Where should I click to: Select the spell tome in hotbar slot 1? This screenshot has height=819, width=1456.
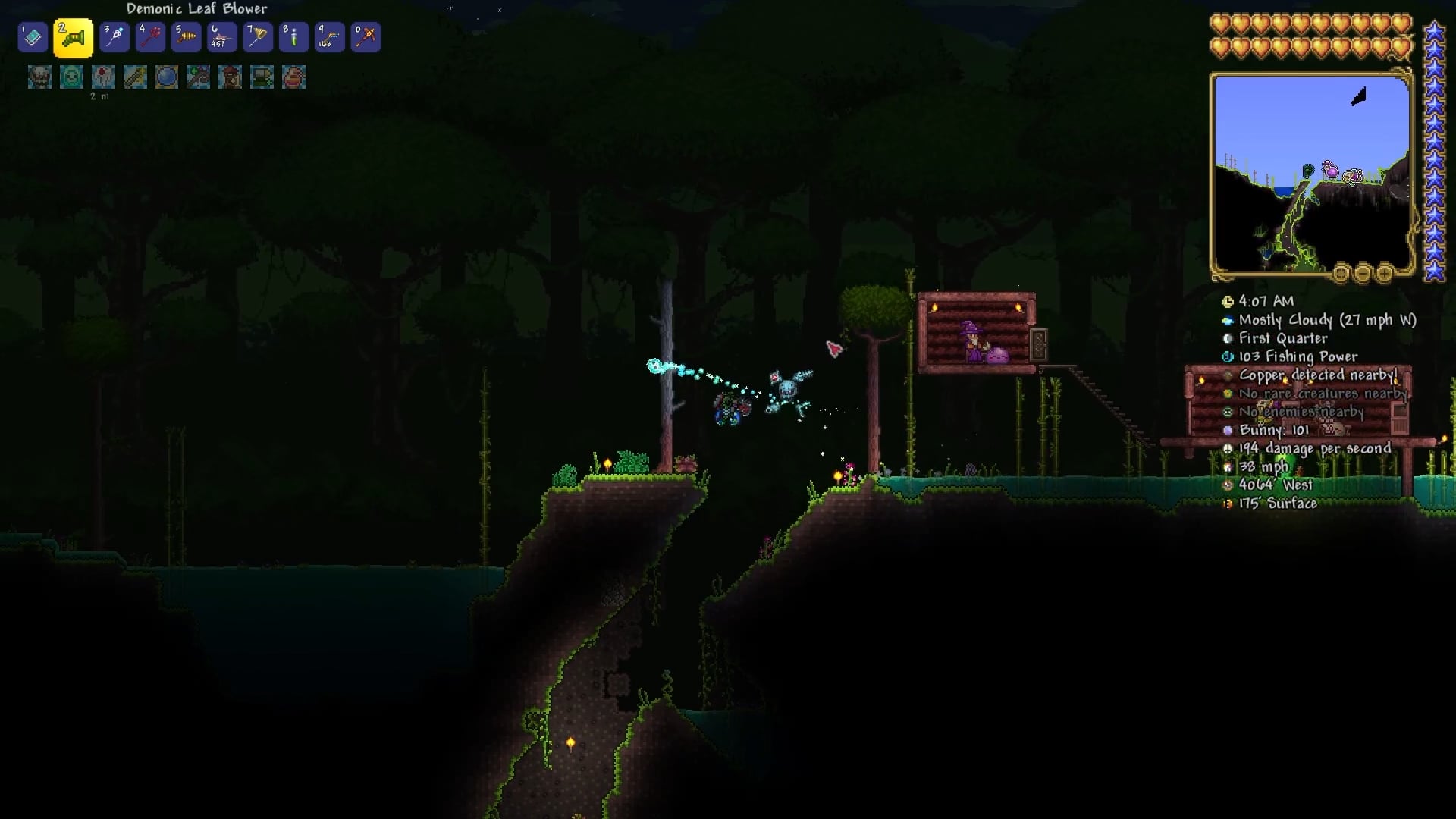click(x=33, y=37)
